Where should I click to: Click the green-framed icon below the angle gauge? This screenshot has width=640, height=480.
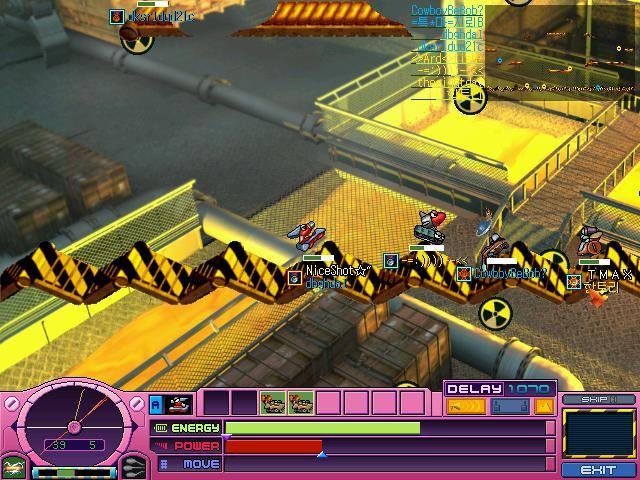12,468
